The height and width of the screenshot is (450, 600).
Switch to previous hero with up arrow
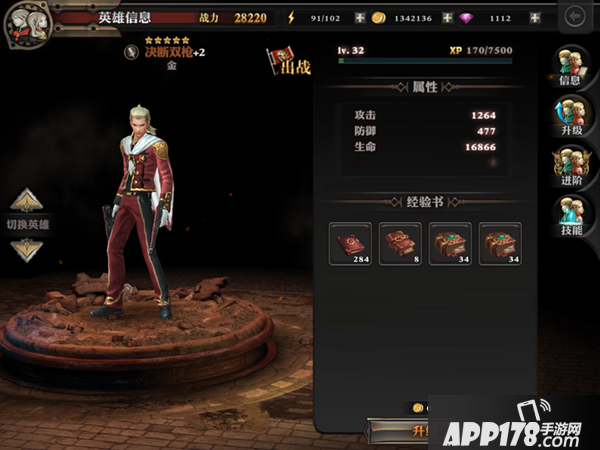tap(27, 200)
